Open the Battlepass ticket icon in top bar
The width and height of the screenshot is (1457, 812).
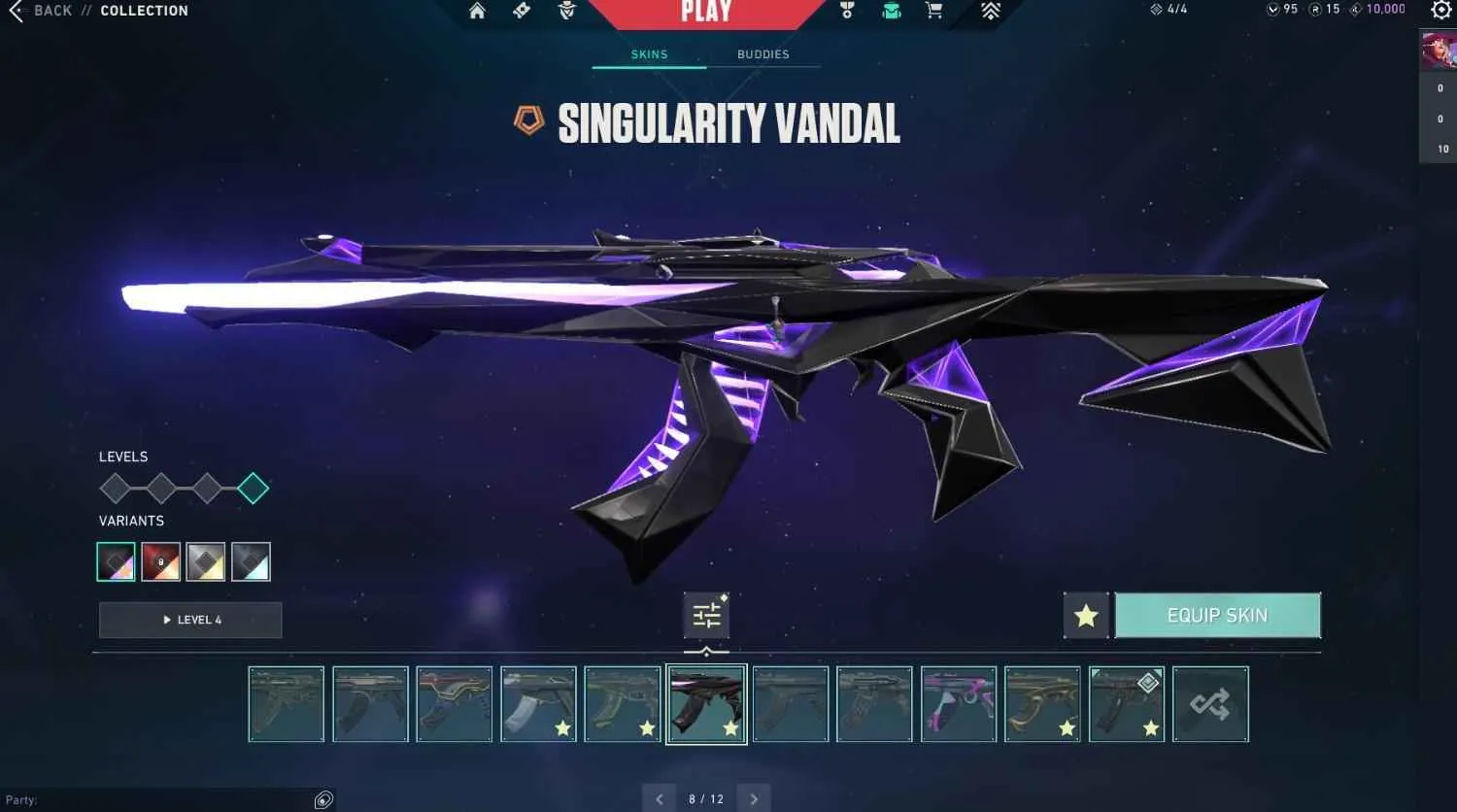[x=522, y=11]
